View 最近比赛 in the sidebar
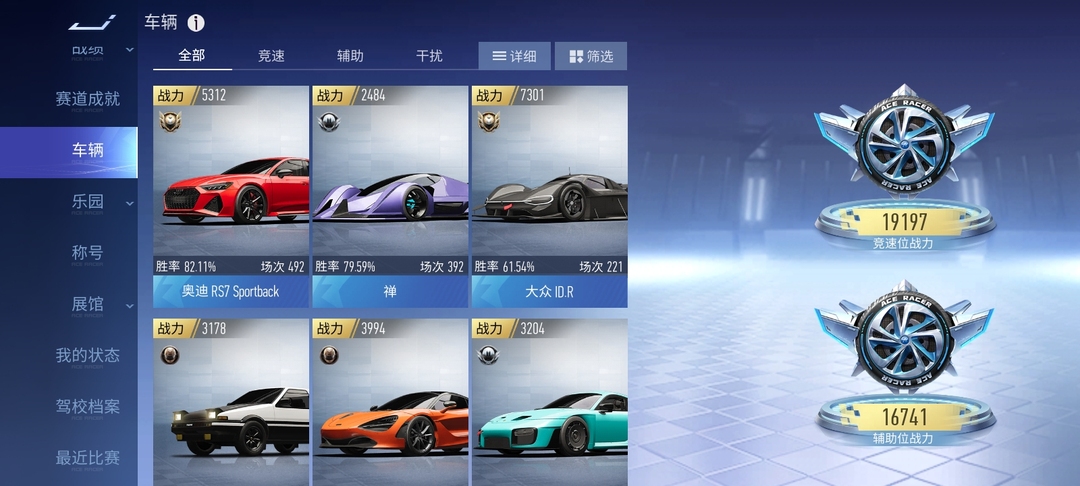This screenshot has width=1080, height=486. coord(87,458)
